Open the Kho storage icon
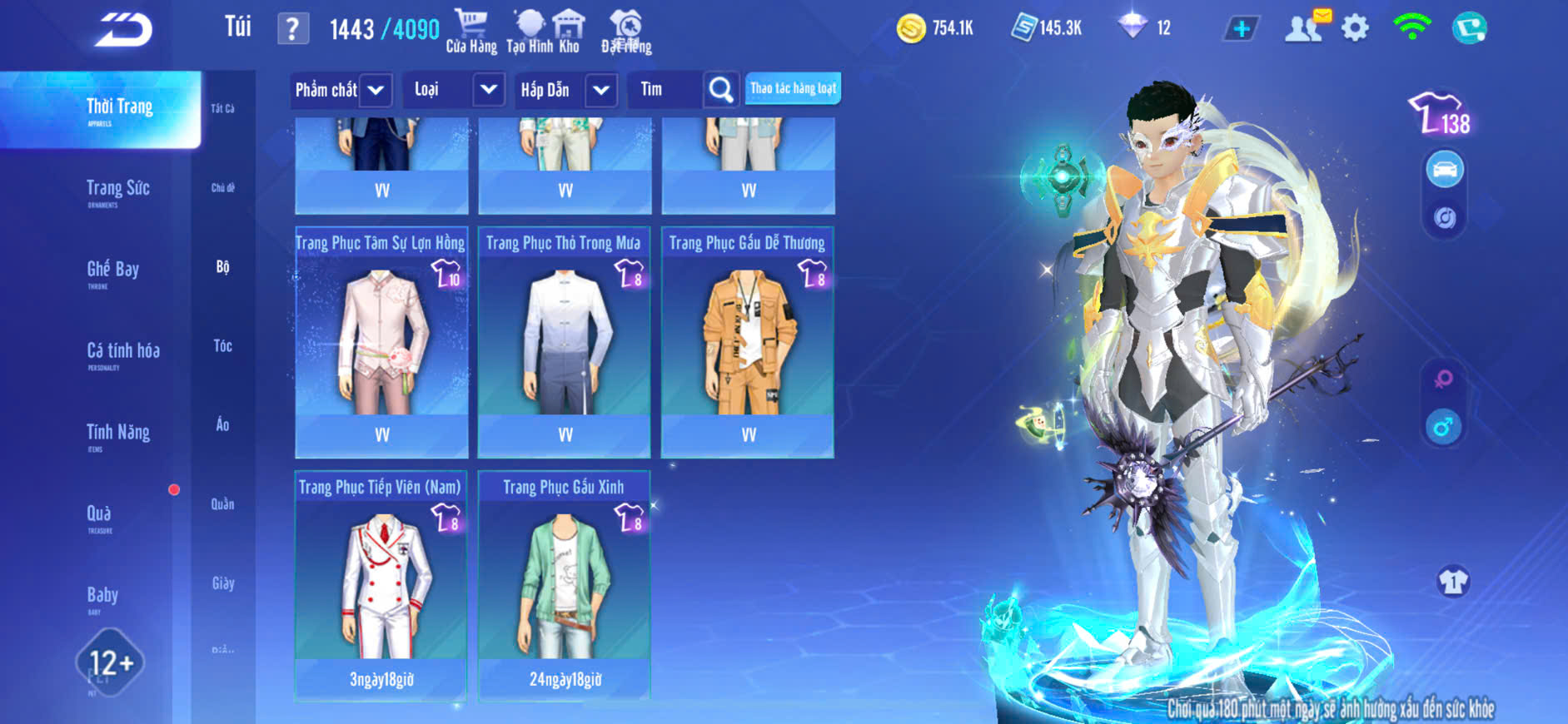 pyautogui.click(x=569, y=32)
